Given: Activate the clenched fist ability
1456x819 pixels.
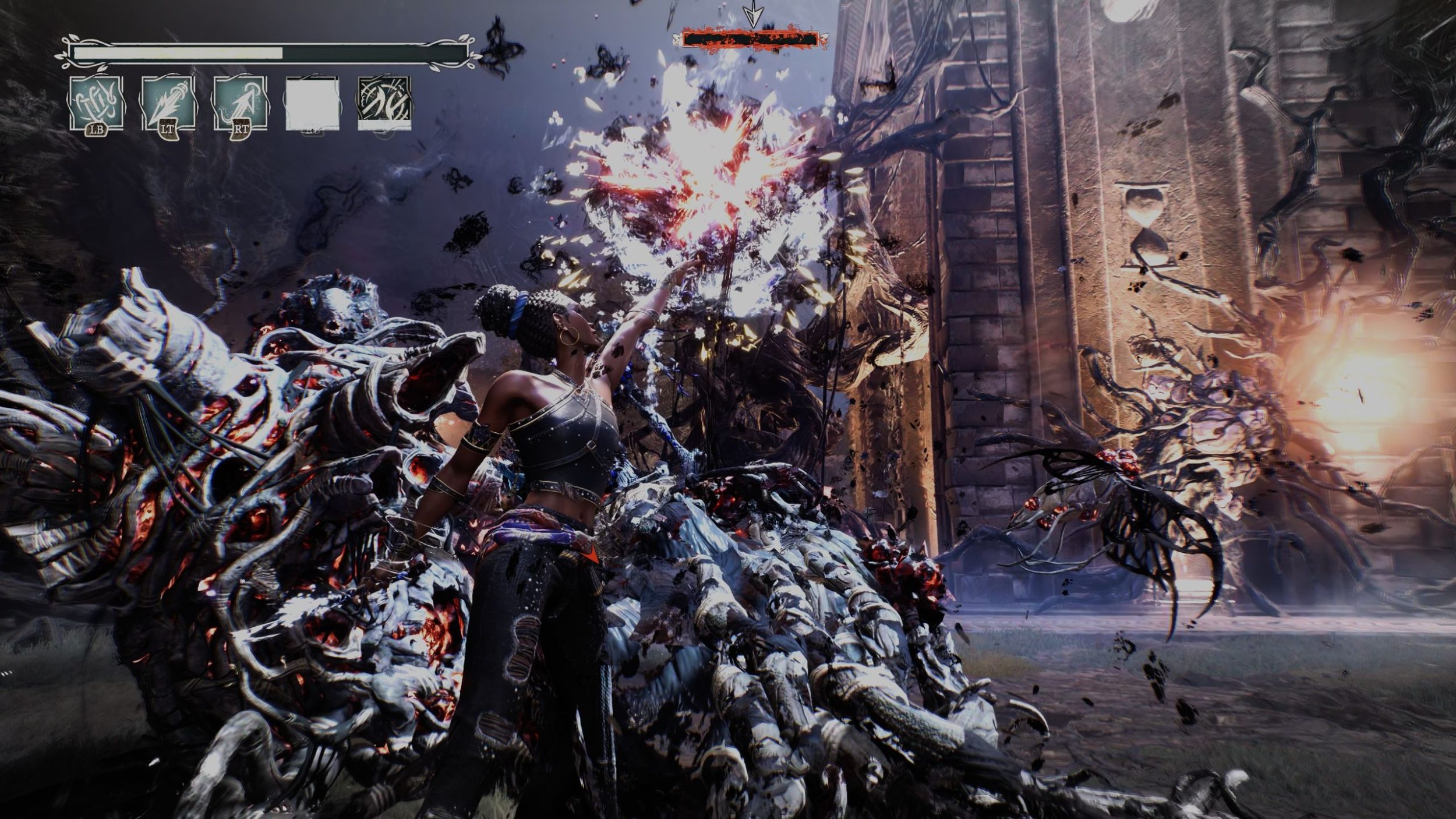Looking at the screenshot, I should click(96, 103).
